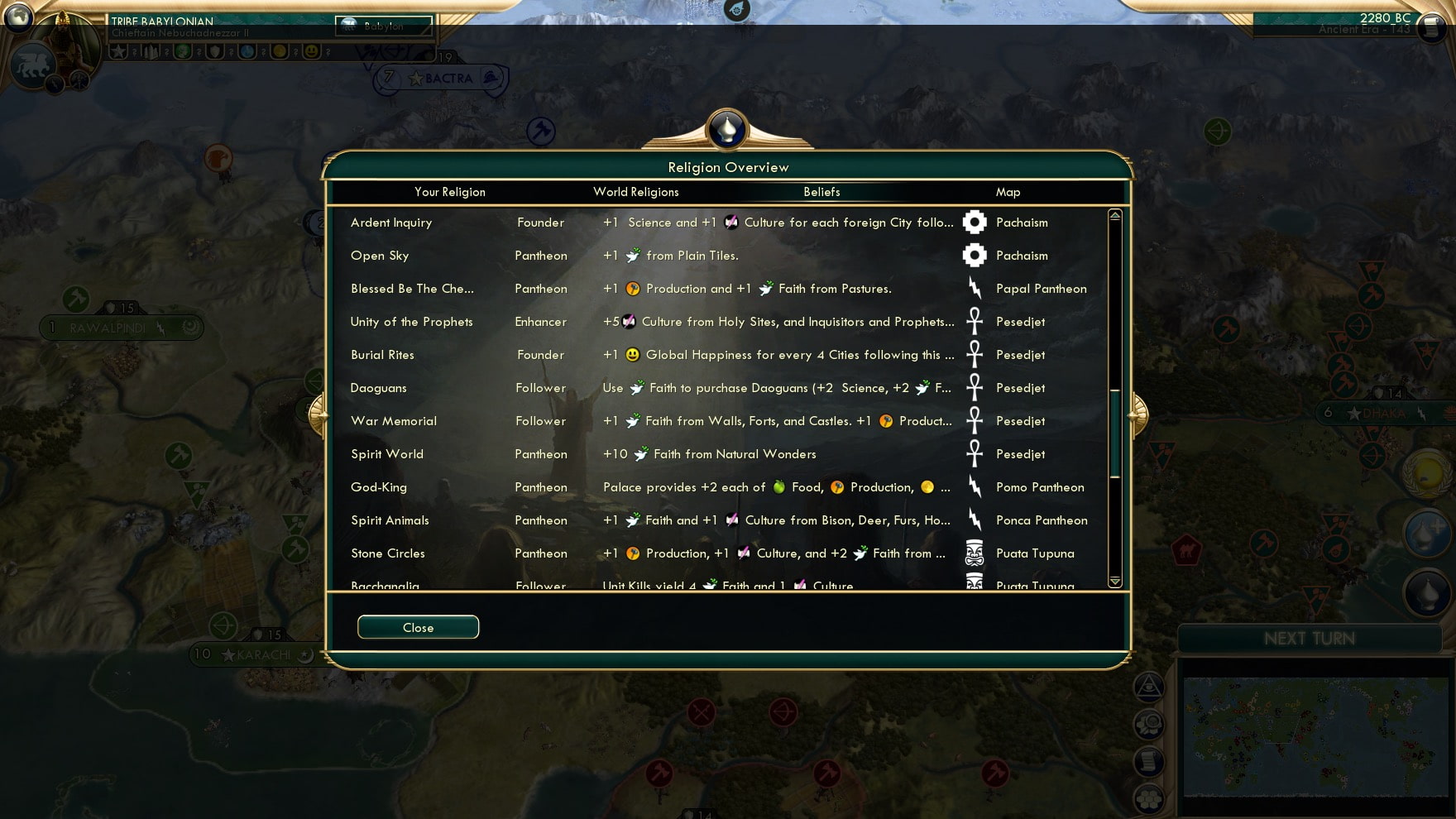
Task: Open the World Religions tab
Action: [x=636, y=191]
